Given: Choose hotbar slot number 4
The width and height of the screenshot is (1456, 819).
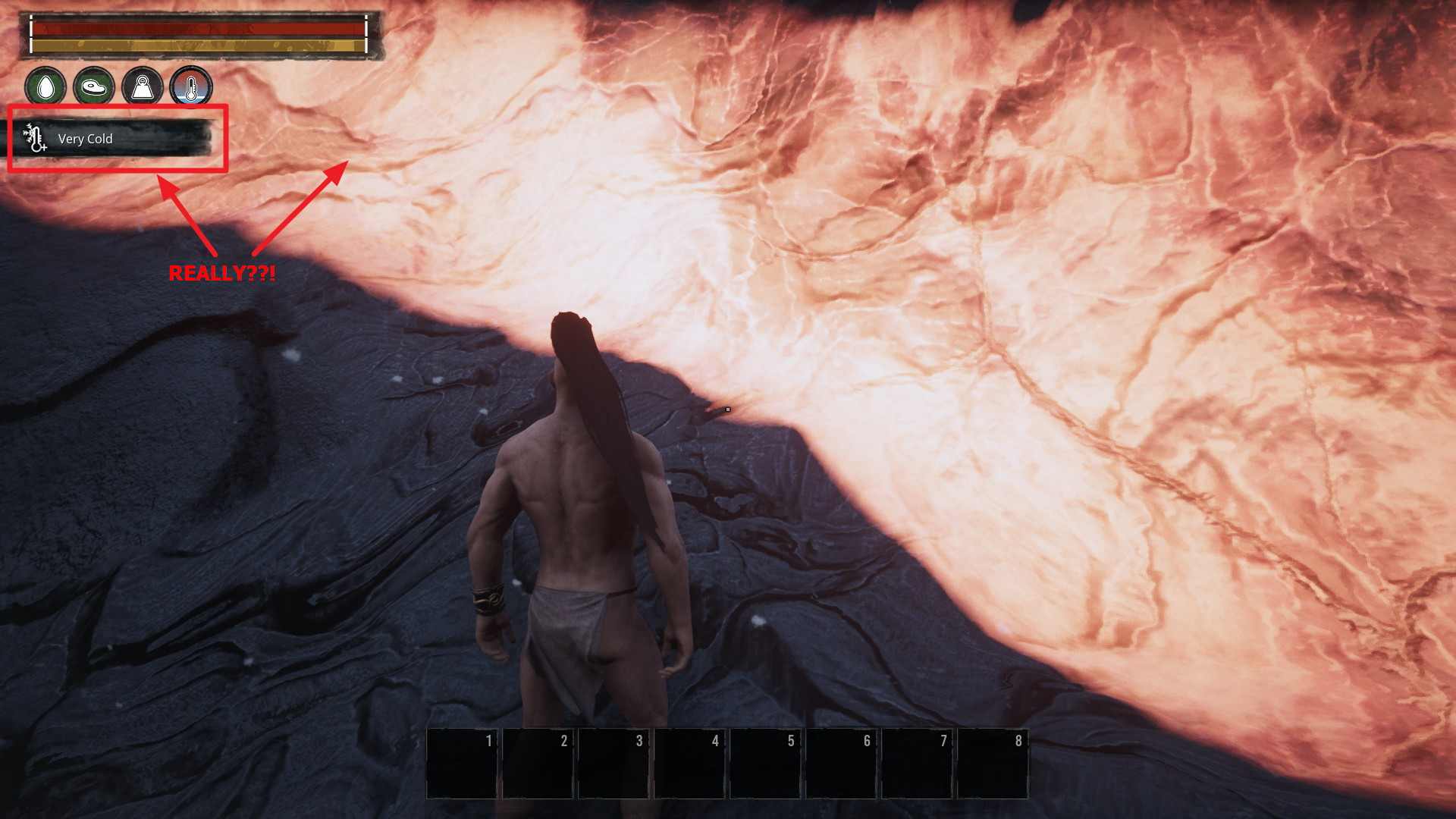Looking at the screenshot, I should click(689, 763).
